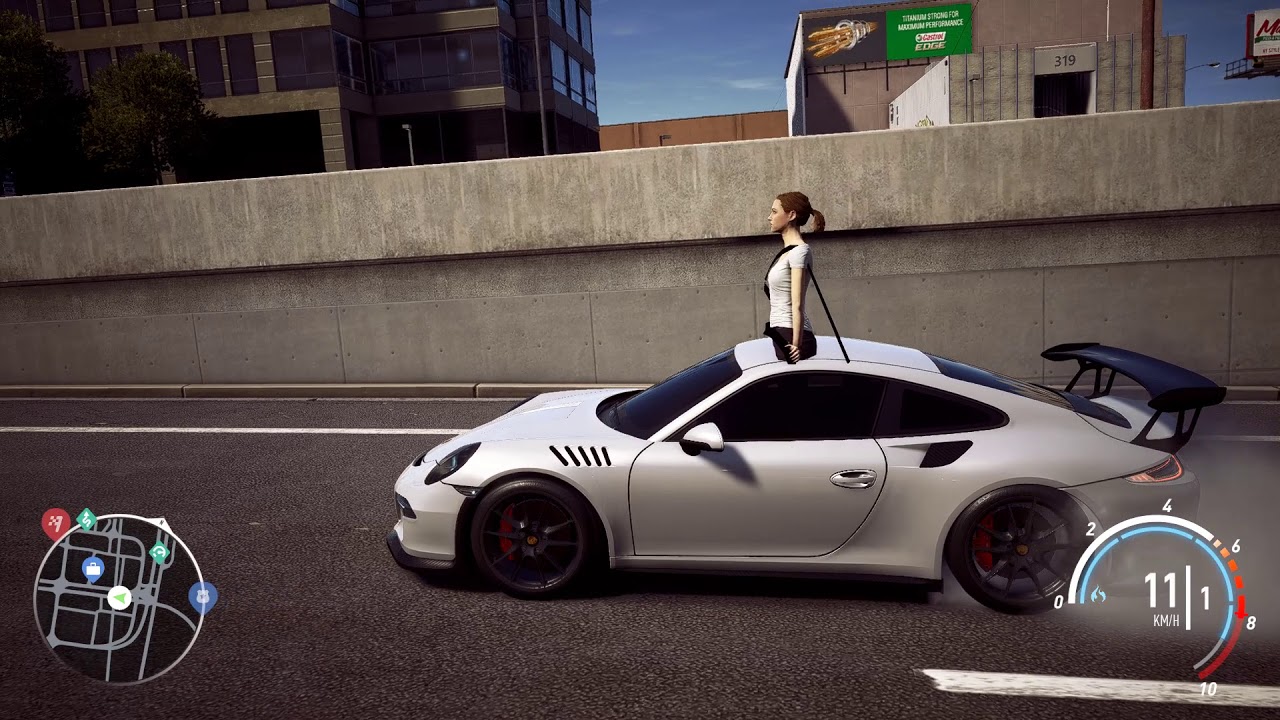1280x720 pixels.
Task: Click the blue nitrous flame icon on the speedometer
Action: point(1098,595)
